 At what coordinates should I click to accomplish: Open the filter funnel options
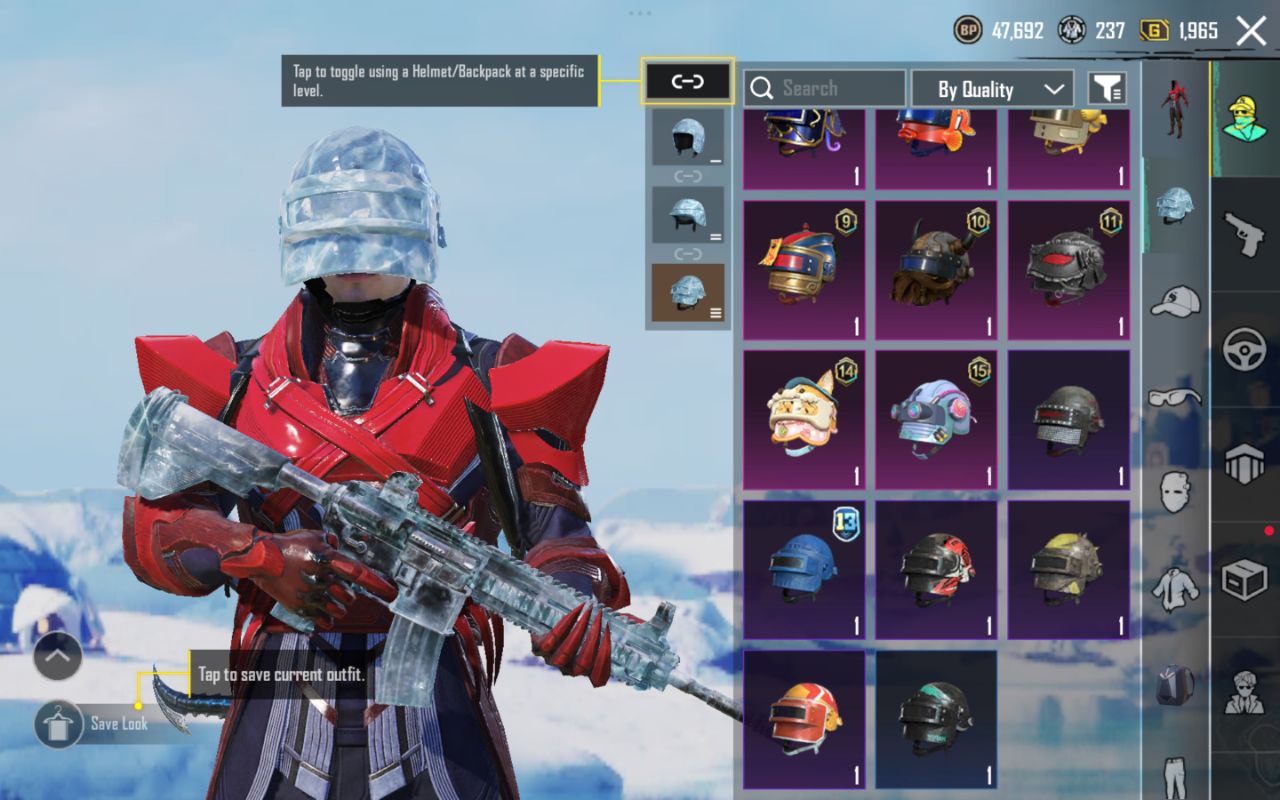pos(1107,89)
